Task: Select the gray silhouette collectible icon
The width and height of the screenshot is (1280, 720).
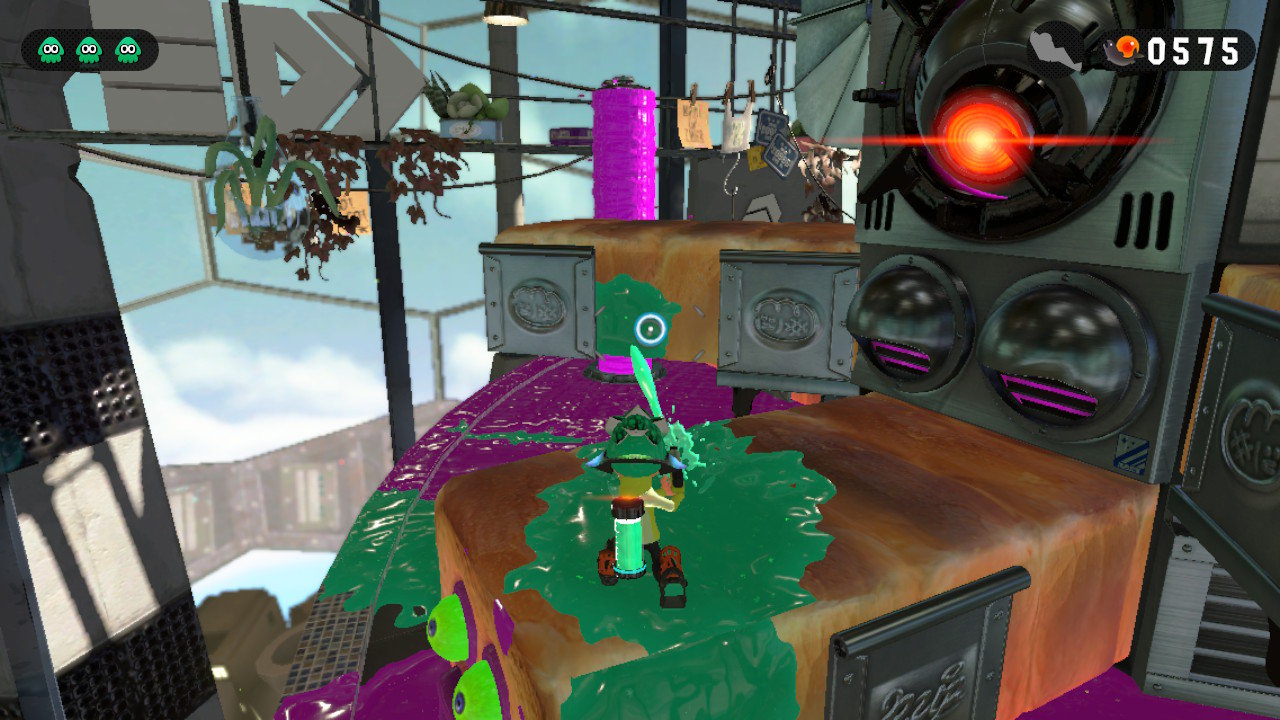Action: click(1056, 48)
